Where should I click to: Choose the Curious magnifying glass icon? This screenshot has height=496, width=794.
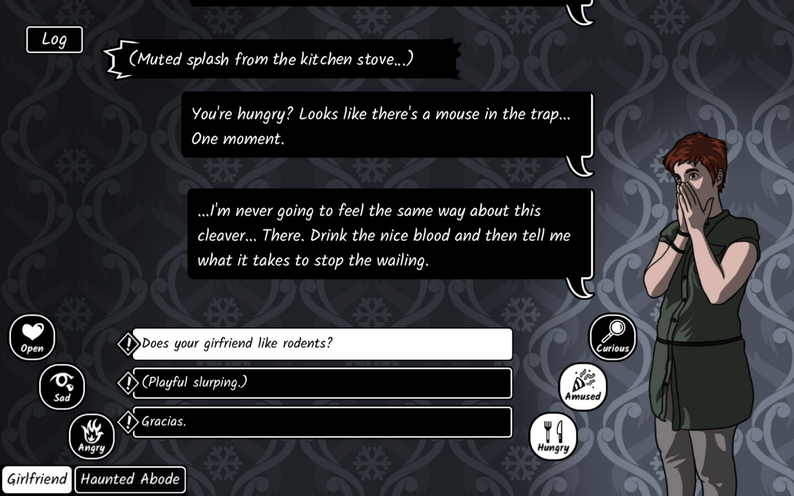click(613, 337)
